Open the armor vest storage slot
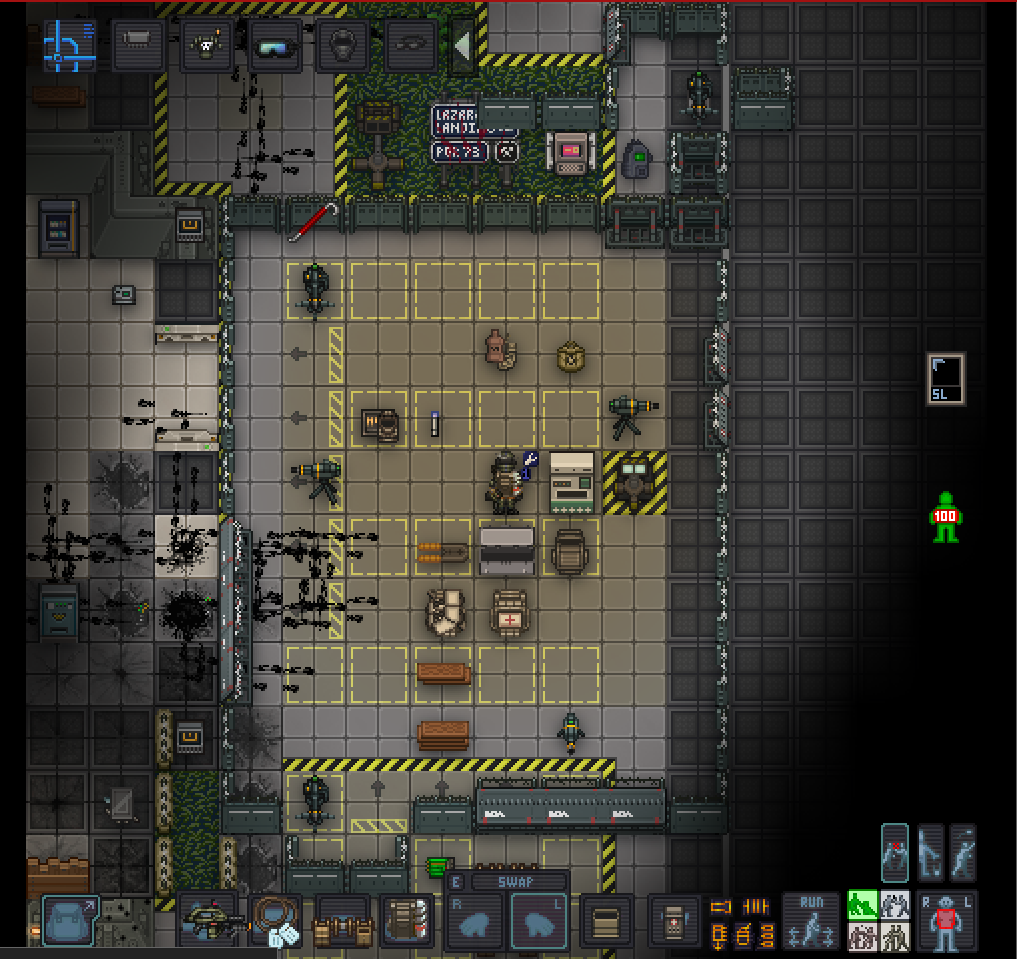The width and height of the screenshot is (1017, 959). (408, 920)
